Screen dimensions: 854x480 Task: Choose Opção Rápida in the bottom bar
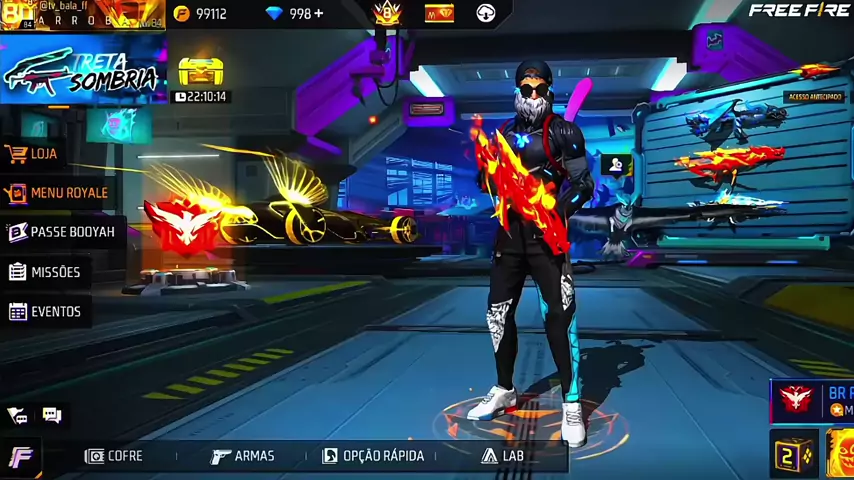click(373, 456)
